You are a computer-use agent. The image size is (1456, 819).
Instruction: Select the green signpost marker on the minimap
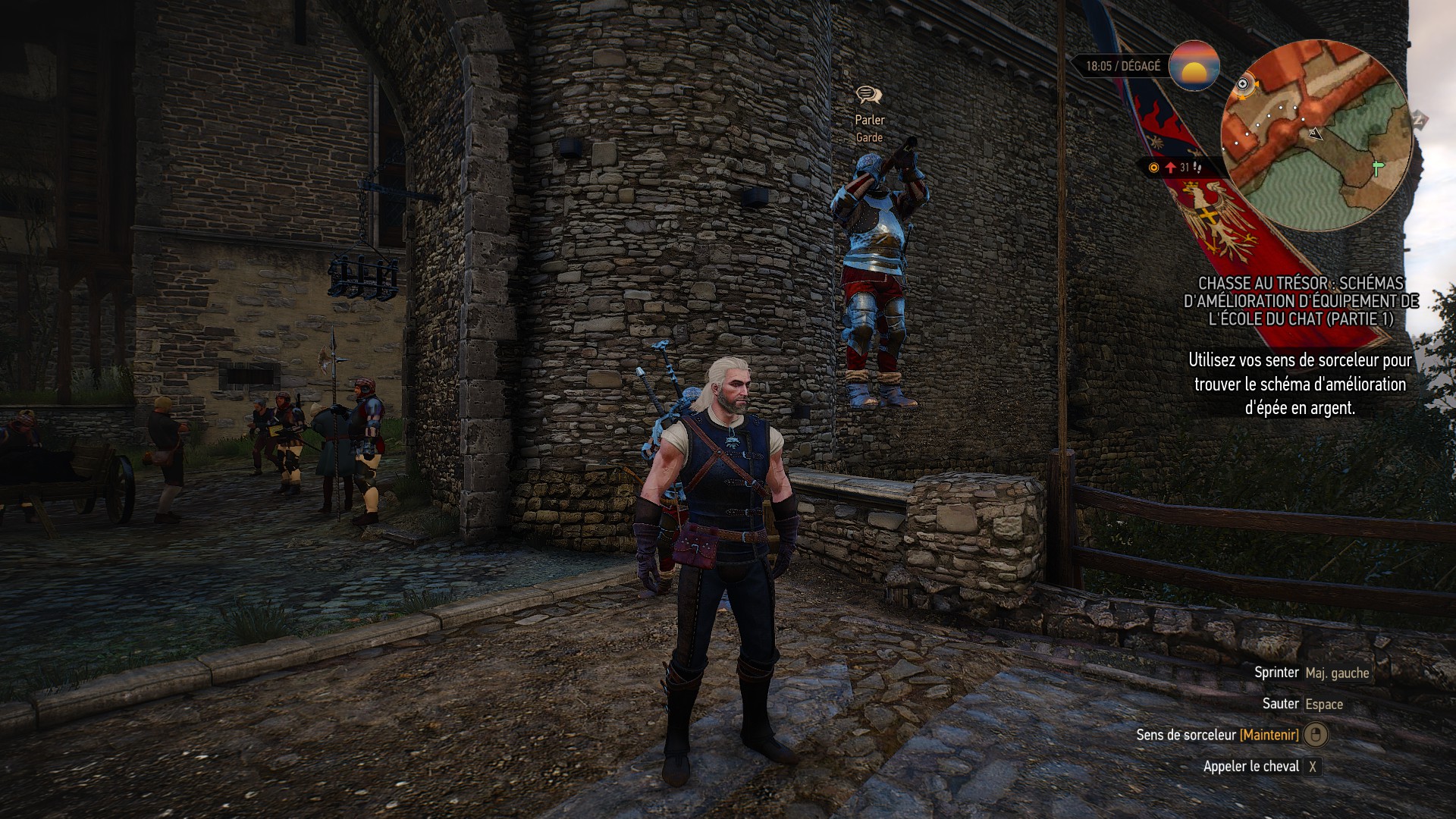(x=1377, y=168)
